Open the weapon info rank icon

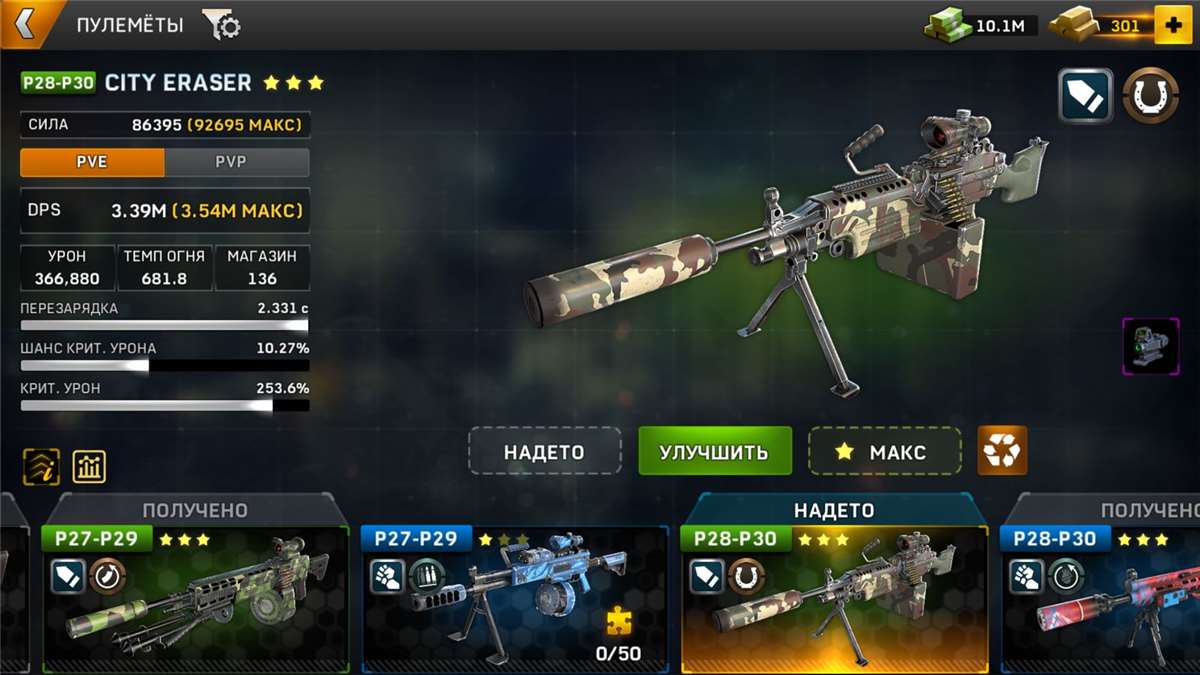tap(41, 466)
